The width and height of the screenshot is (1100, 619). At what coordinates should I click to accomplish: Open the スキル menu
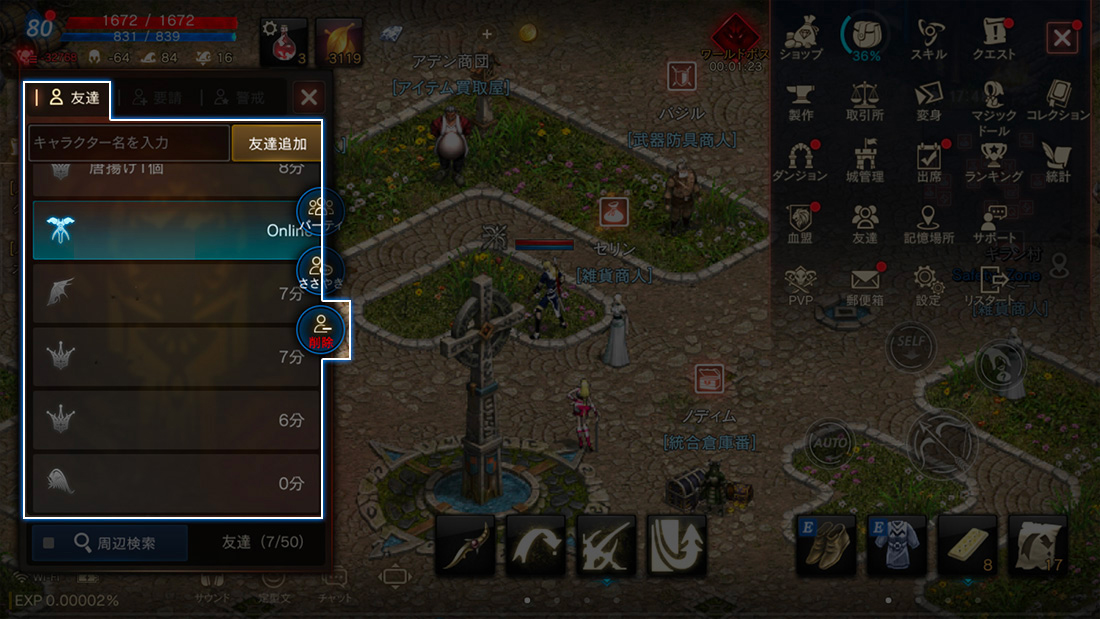click(x=928, y=40)
